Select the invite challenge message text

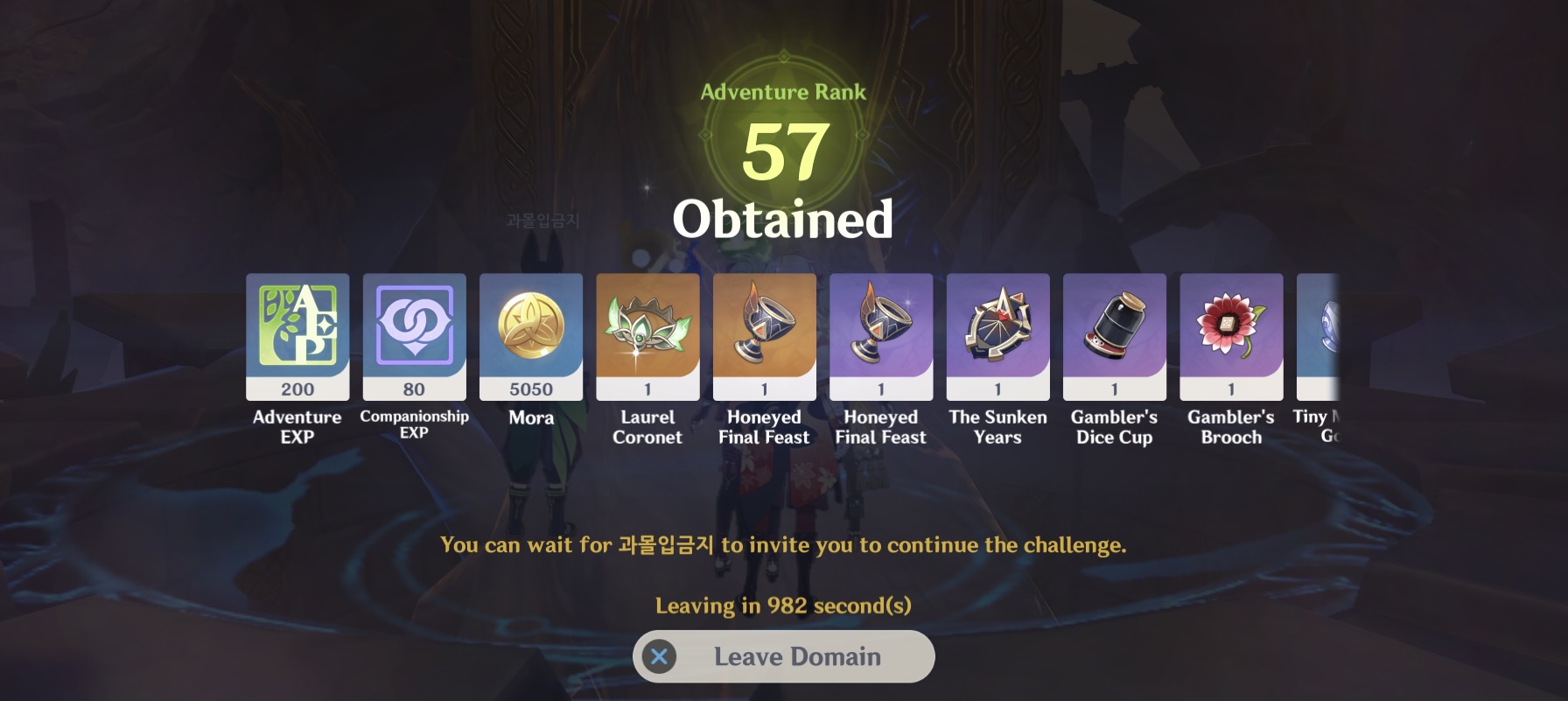783,544
